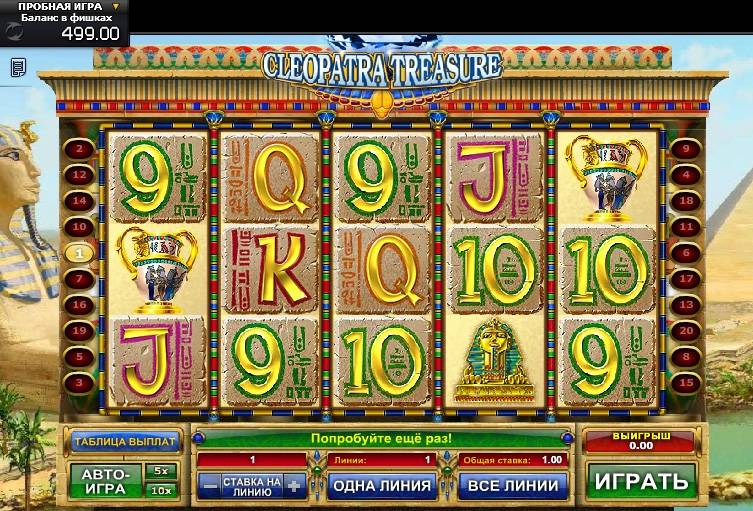Image resolution: width=753 pixels, height=511 pixels.
Task: Activate ВСЕ ЛИНИИ to bet all lines
Action: (x=512, y=486)
